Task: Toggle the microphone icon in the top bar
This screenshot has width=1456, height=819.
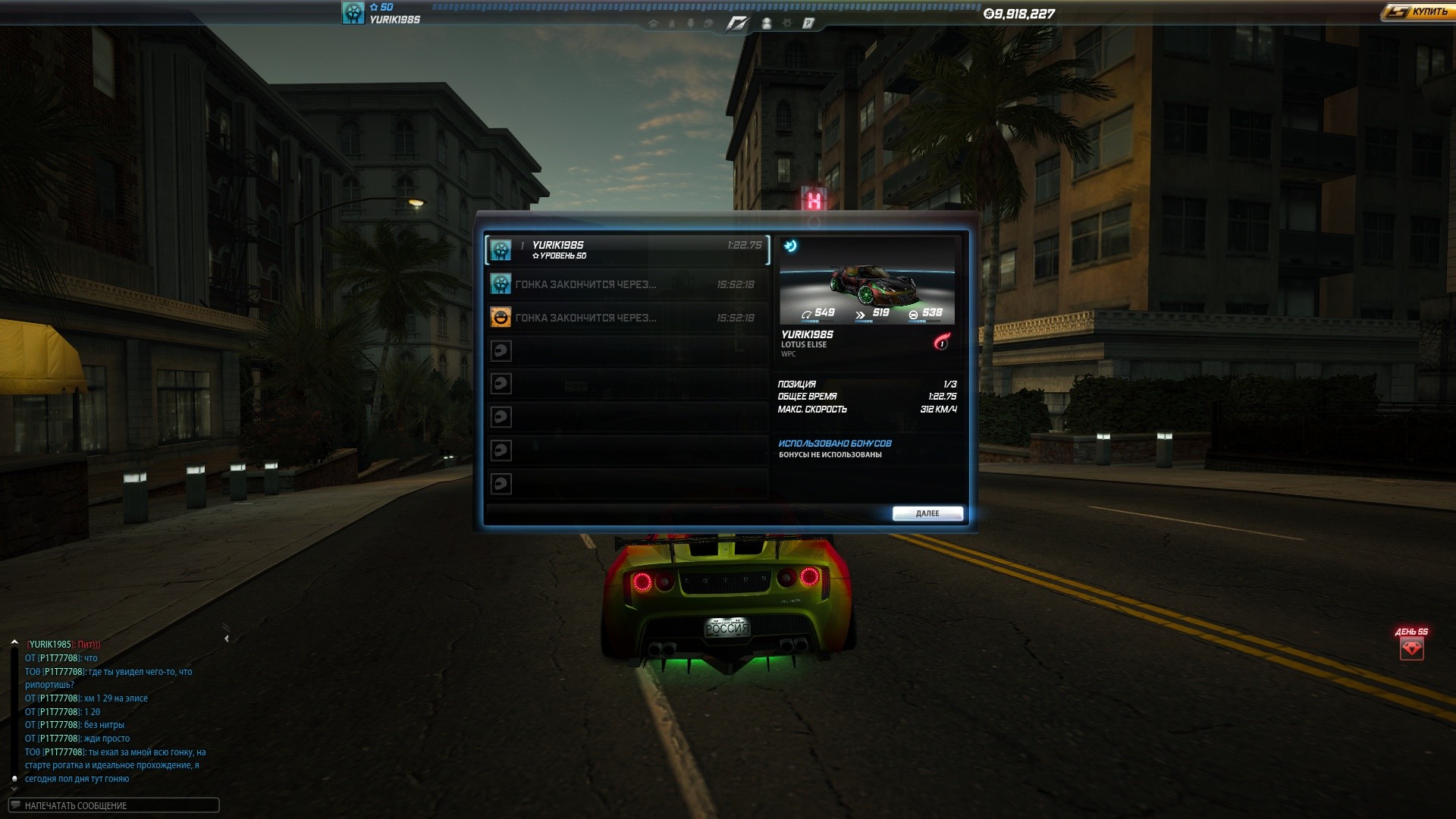Action: pyautogui.click(x=690, y=24)
